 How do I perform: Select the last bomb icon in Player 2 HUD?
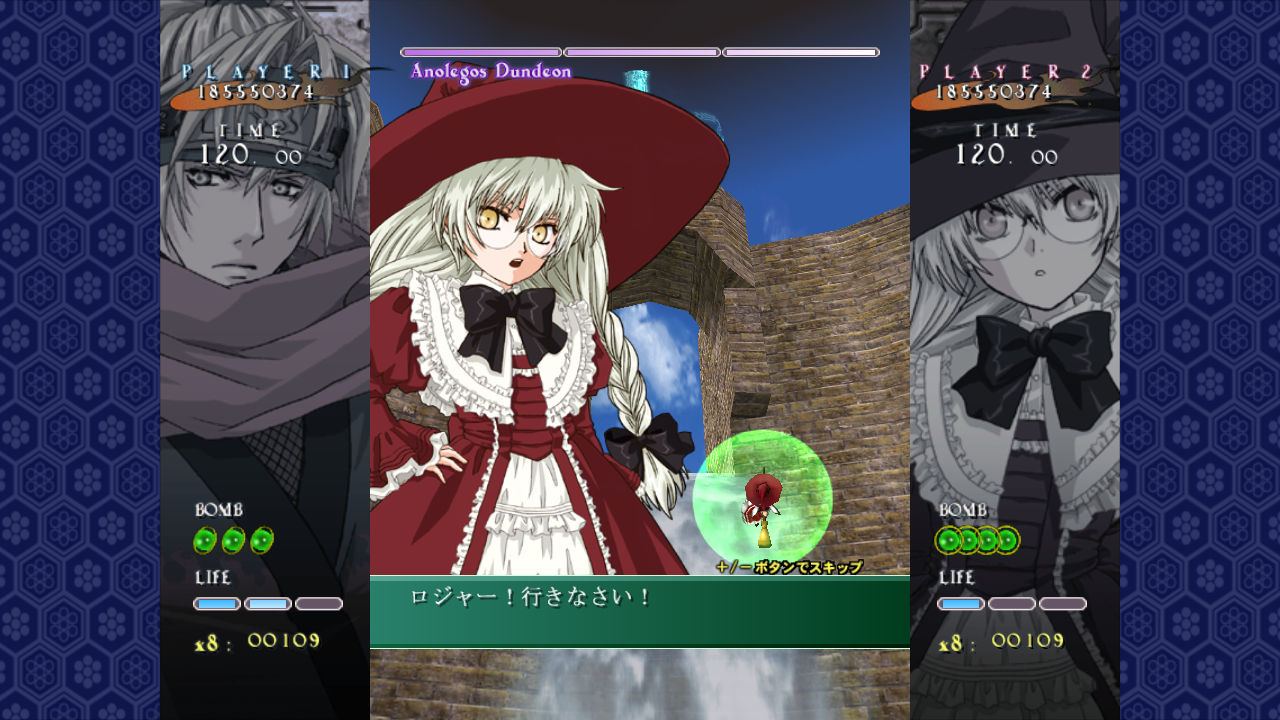1009,540
